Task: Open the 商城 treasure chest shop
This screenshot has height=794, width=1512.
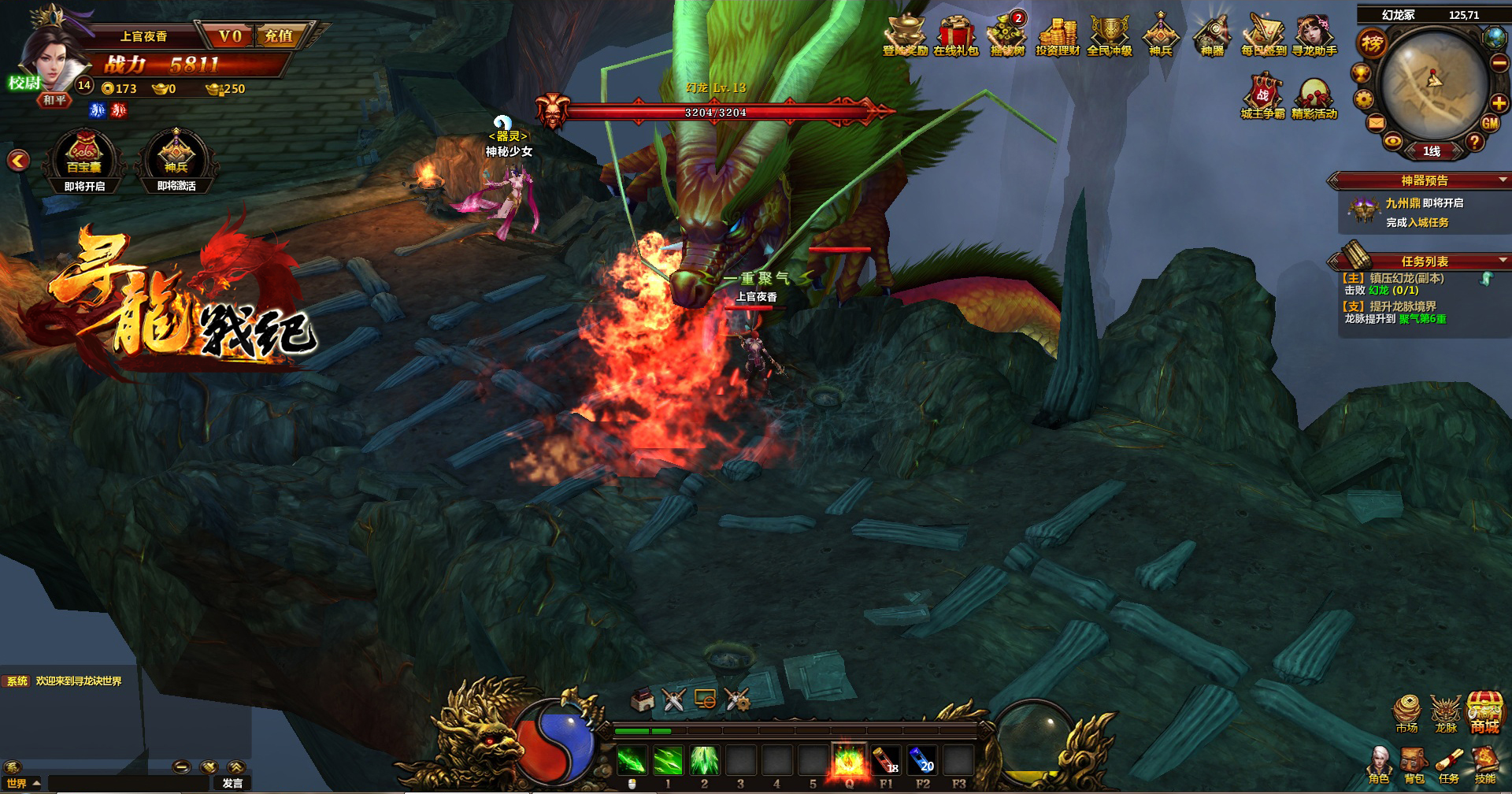Action: [x=1484, y=714]
